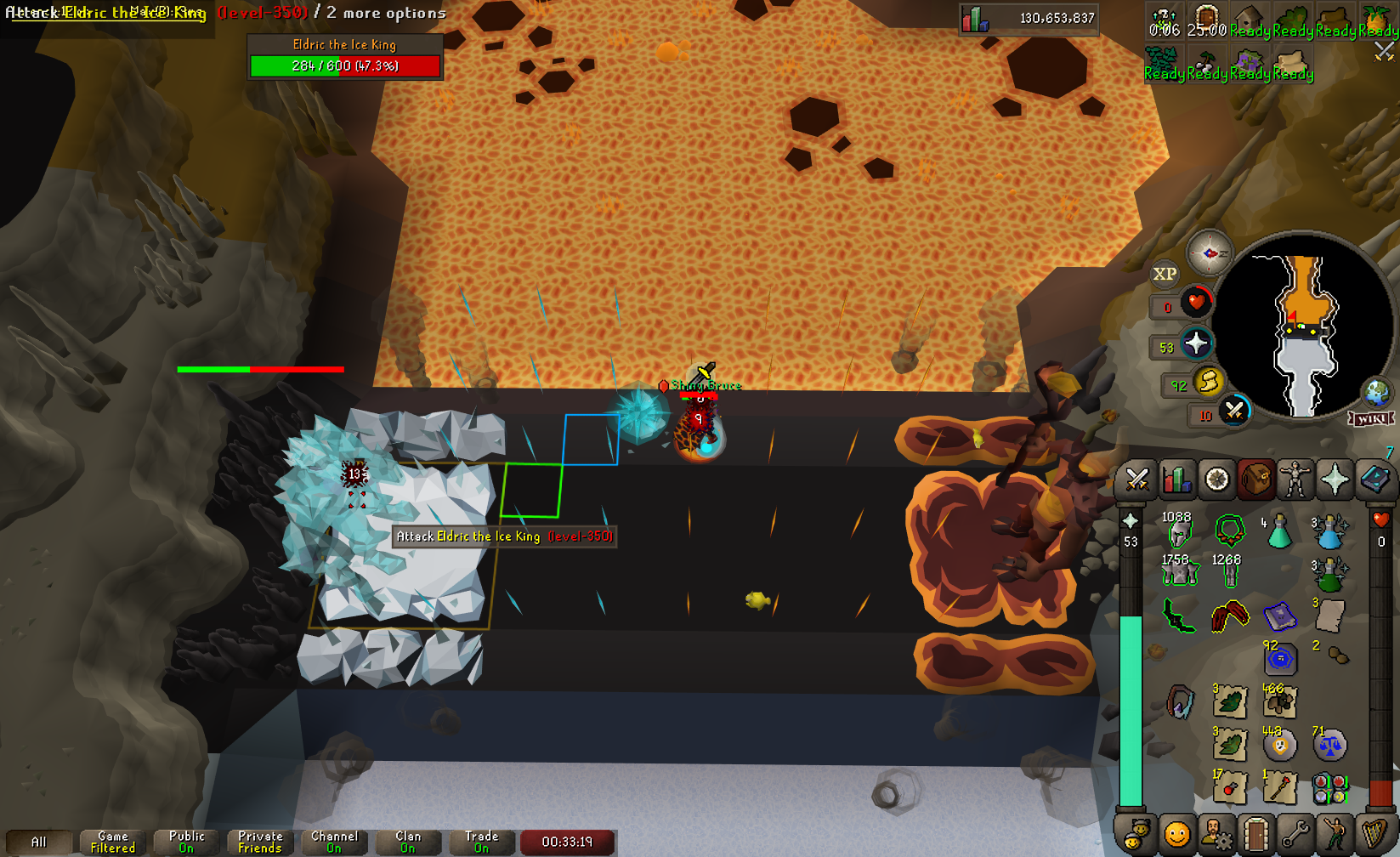Open the world map globe
The height and width of the screenshot is (857, 1400).
(1376, 393)
